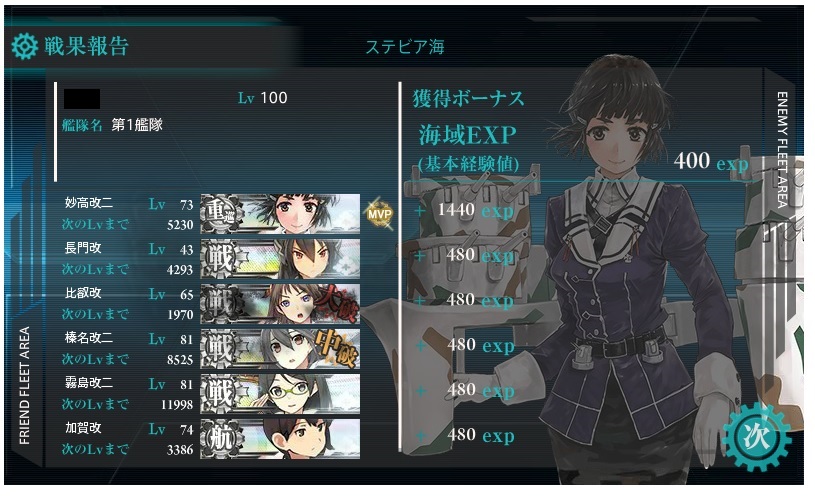Image resolution: width=815 pixels, height=496 pixels.
Task: Click the 榛名改二 ship banner
Action: click(x=280, y=347)
